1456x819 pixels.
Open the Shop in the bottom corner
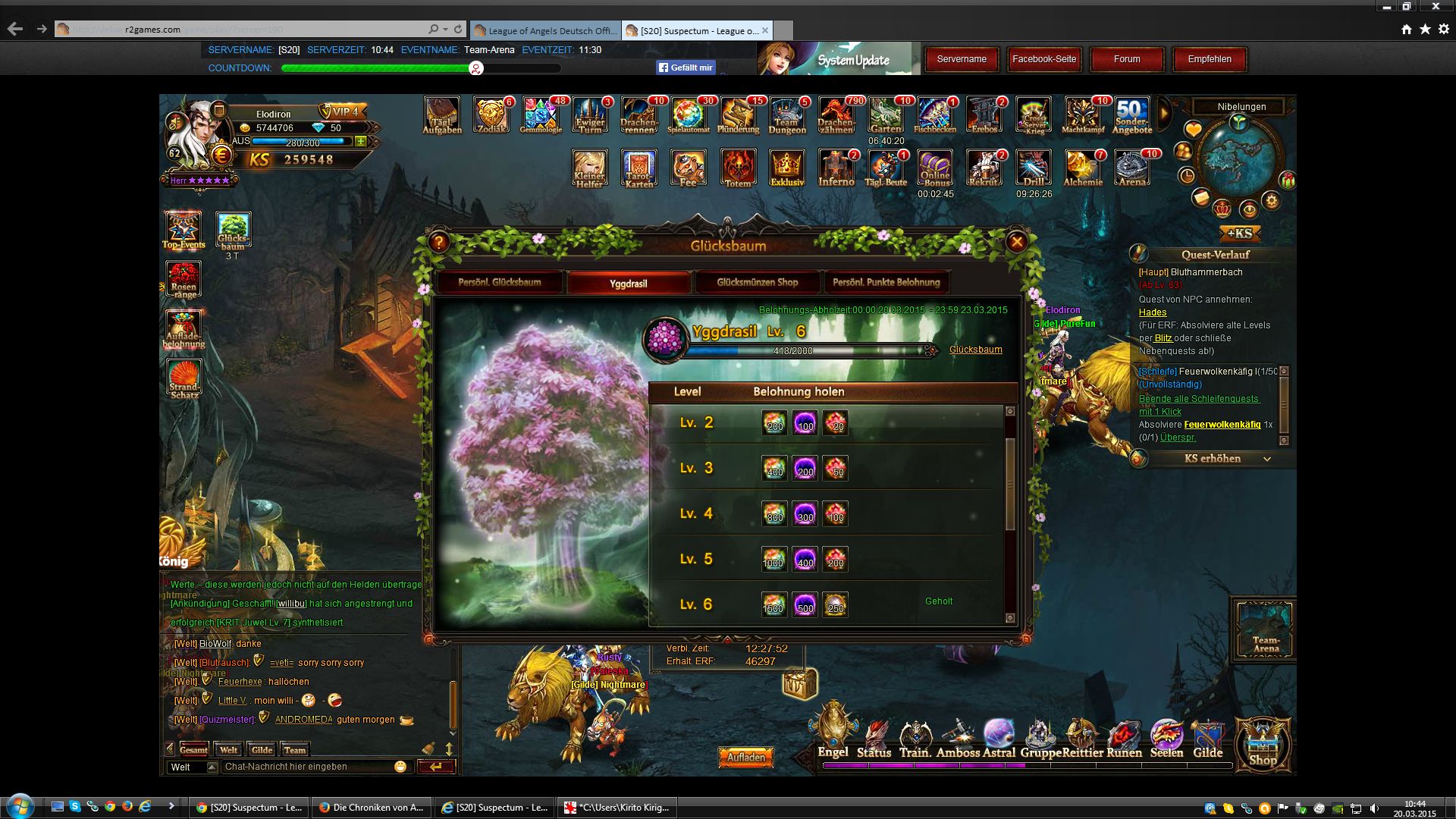[x=1263, y=745]
